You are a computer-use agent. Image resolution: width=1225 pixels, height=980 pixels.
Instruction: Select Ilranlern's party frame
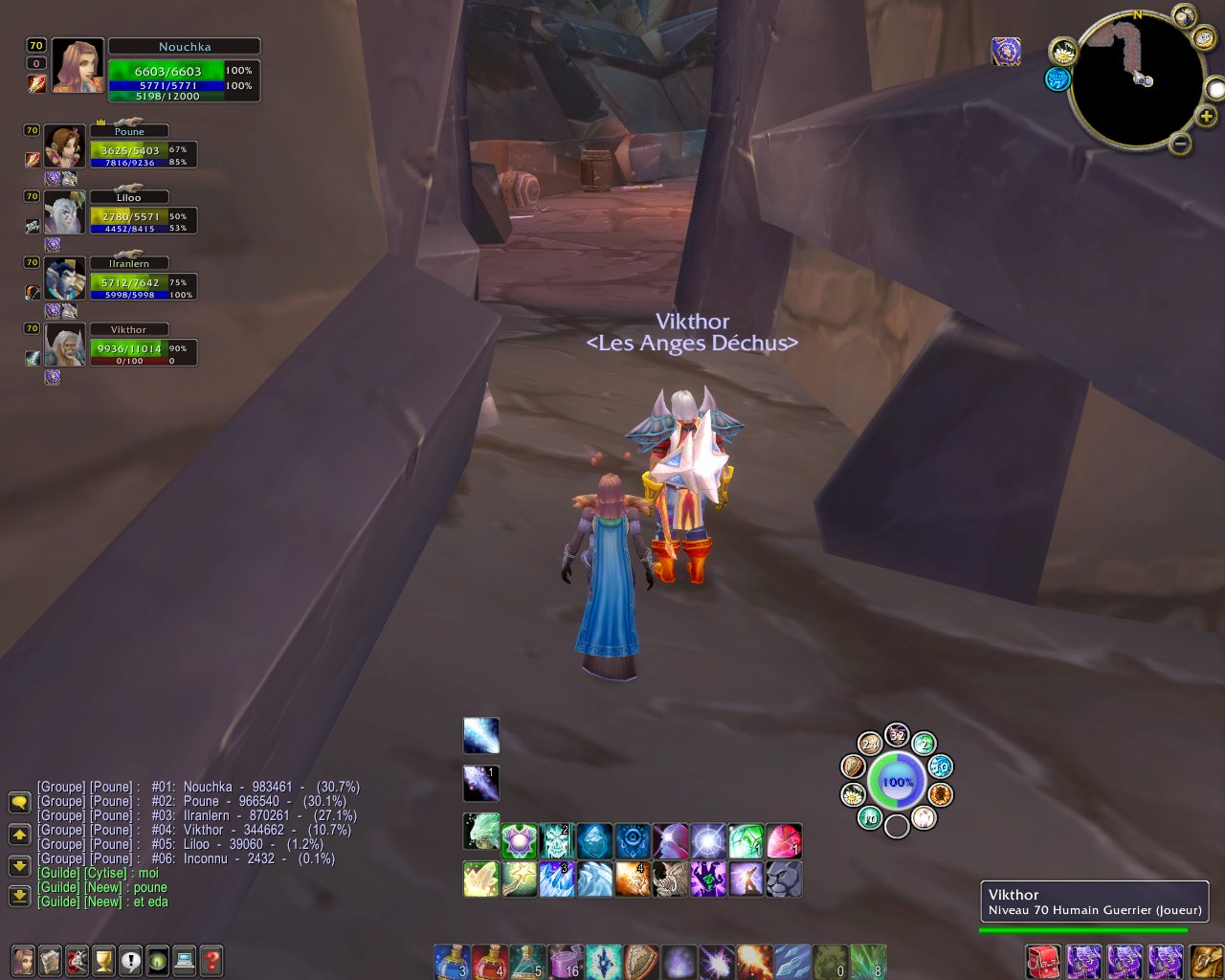(x=128, y=278)
